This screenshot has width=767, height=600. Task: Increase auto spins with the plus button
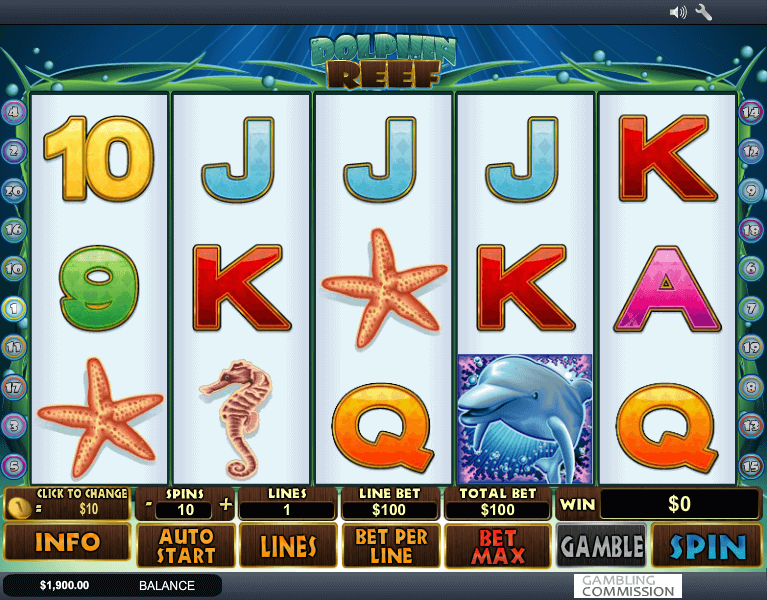click(225, 505)
